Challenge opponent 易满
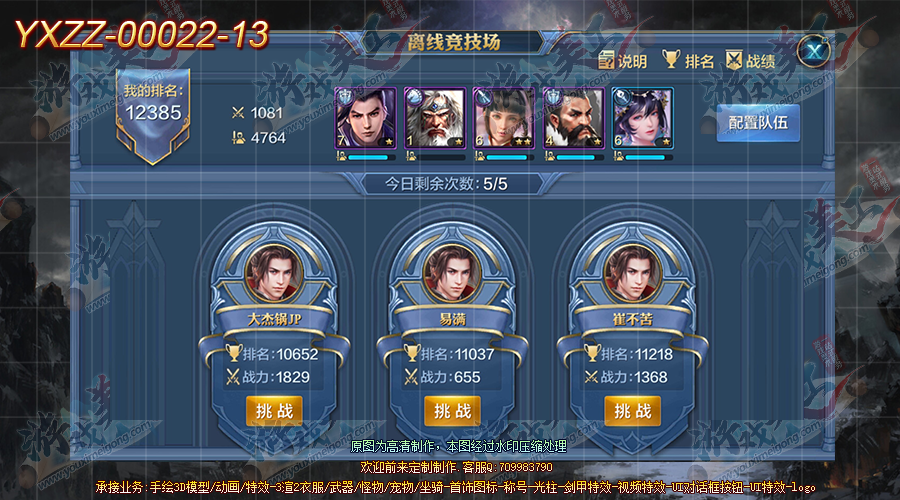Screen dimensions: 900x500 coord(453,411)
